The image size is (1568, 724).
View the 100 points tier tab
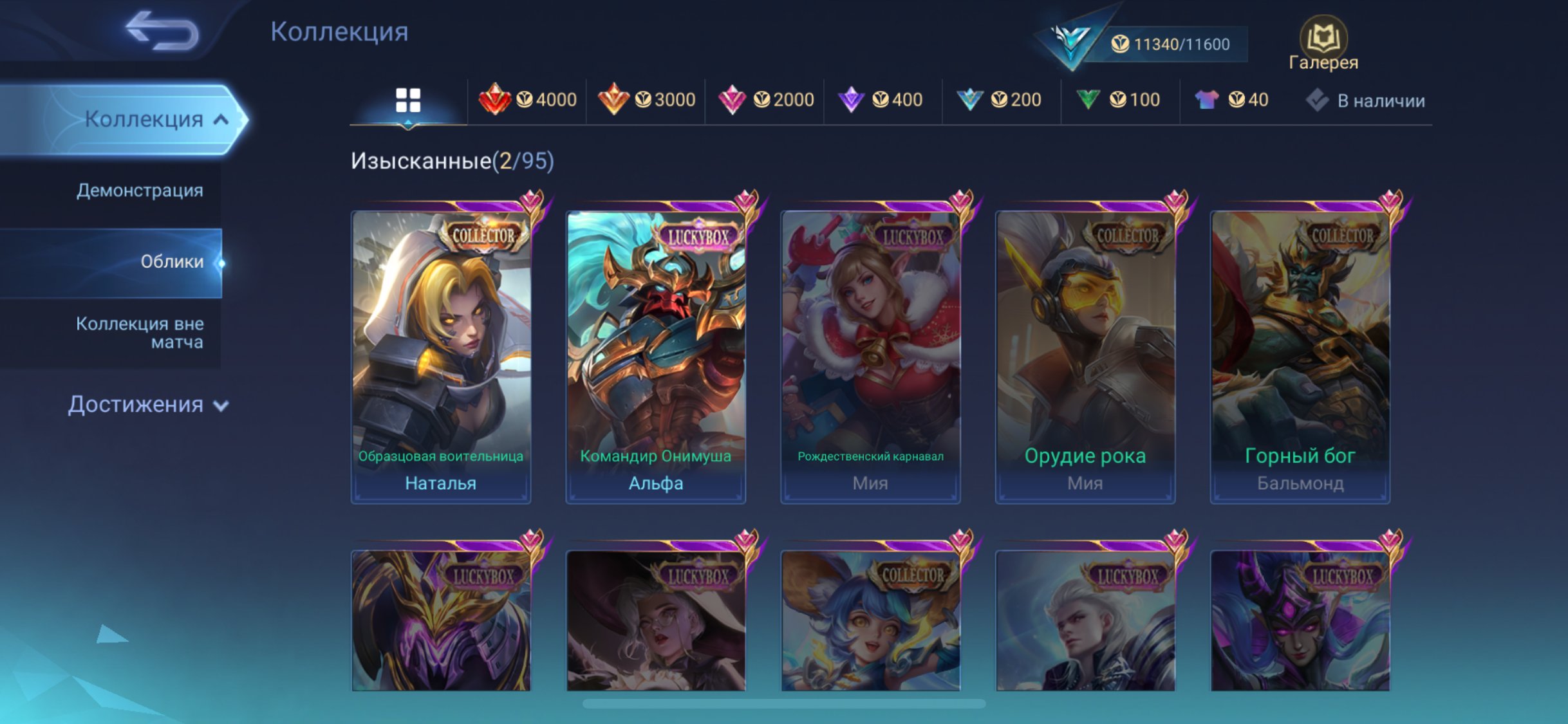[x=1118, y=100]
